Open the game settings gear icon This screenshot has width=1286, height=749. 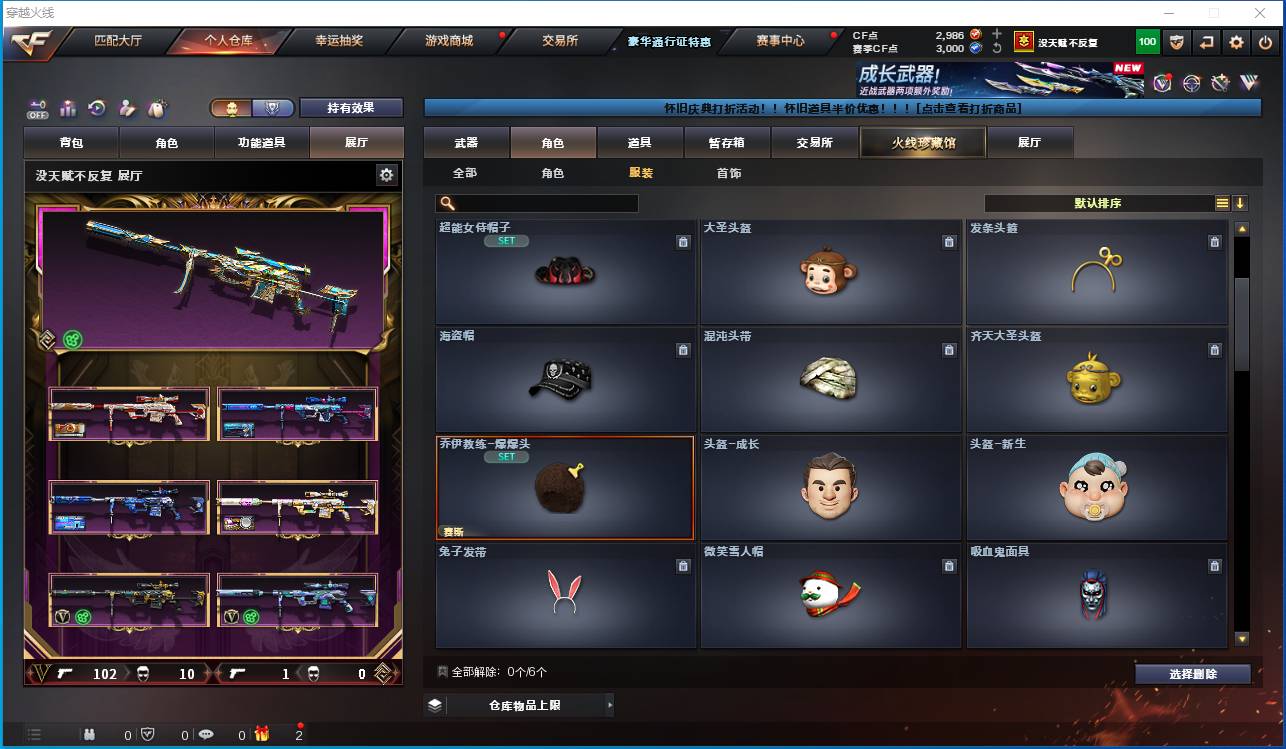(x=1236, y=41)
